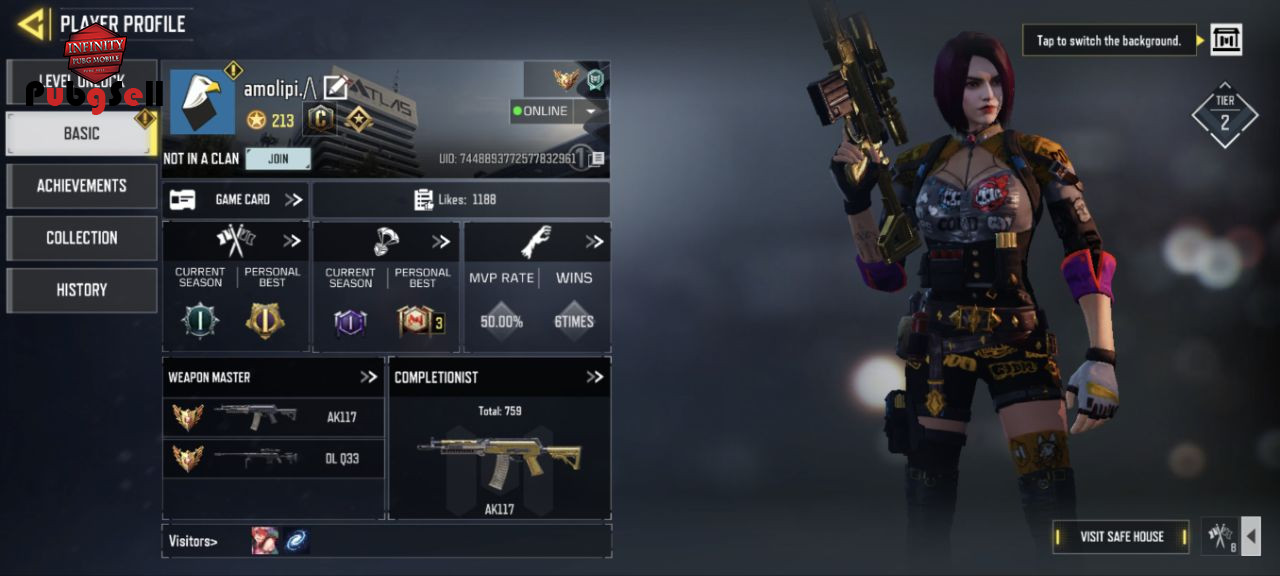Switch to the Collection tab
The image size is (1280, 576).
point(81,238)
